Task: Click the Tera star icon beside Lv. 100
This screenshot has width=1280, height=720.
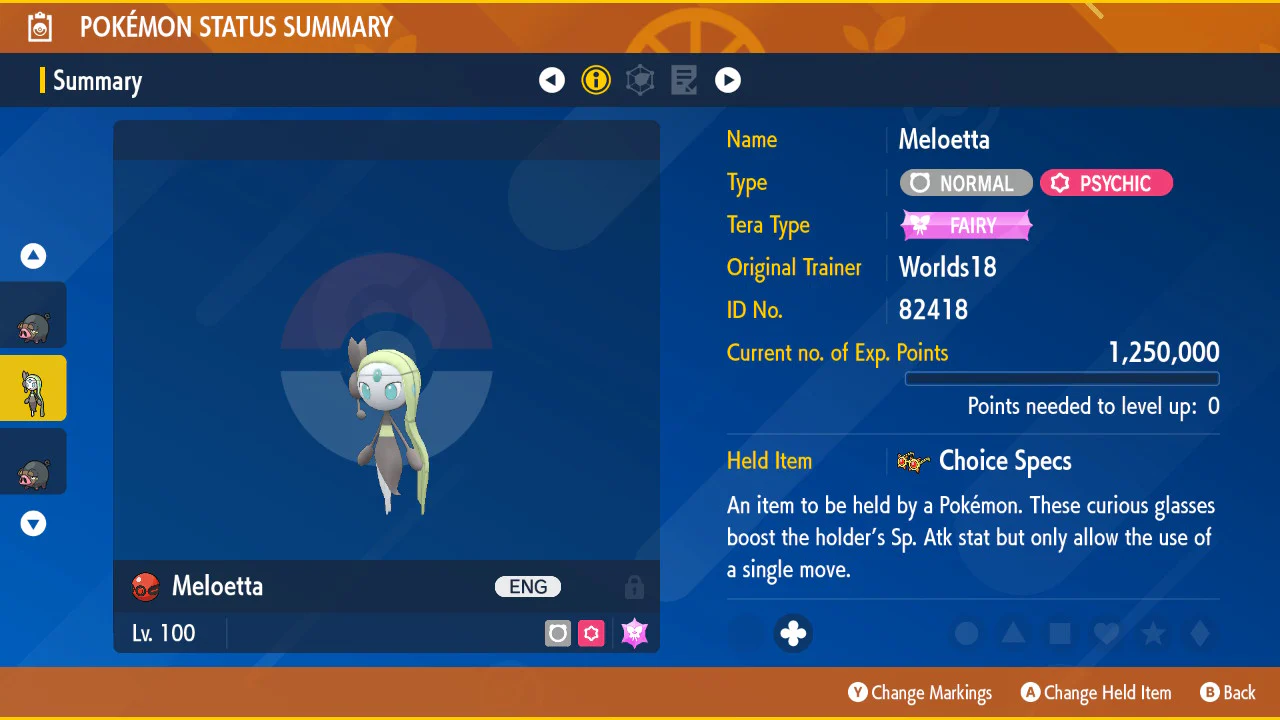Action: click(634, 633)
